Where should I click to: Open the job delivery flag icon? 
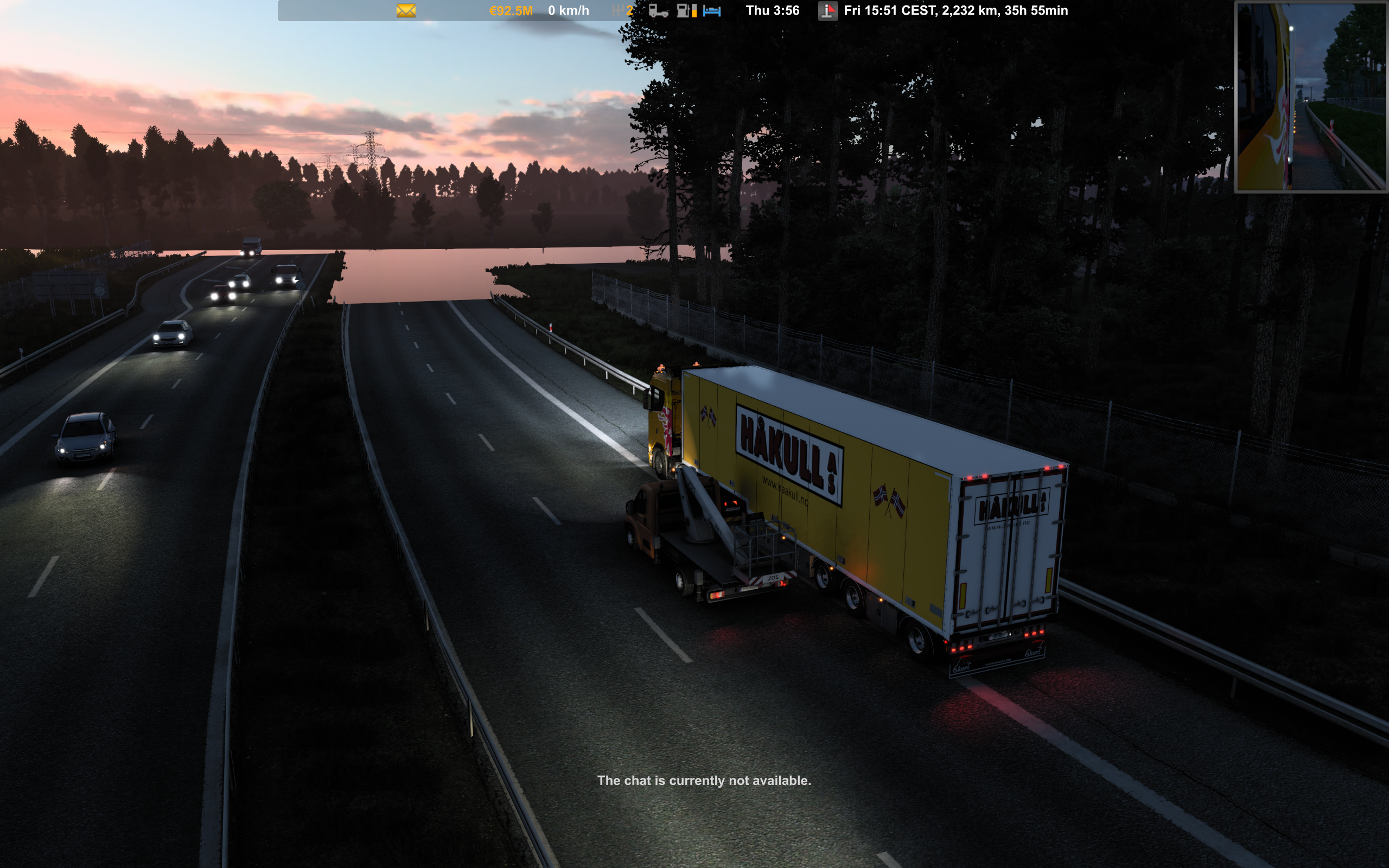[x=827, y=11]
